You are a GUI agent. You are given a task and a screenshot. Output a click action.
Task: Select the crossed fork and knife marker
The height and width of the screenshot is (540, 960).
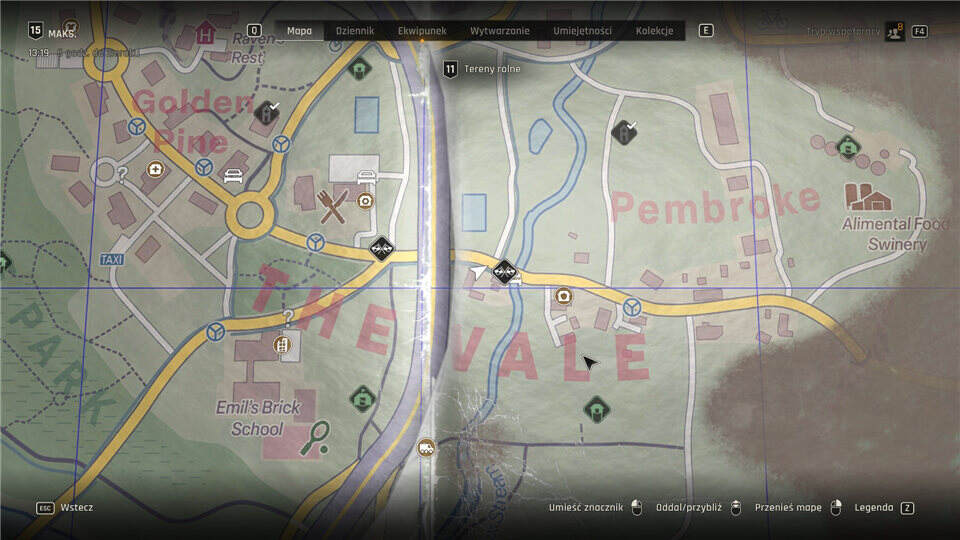coord(335,205)
